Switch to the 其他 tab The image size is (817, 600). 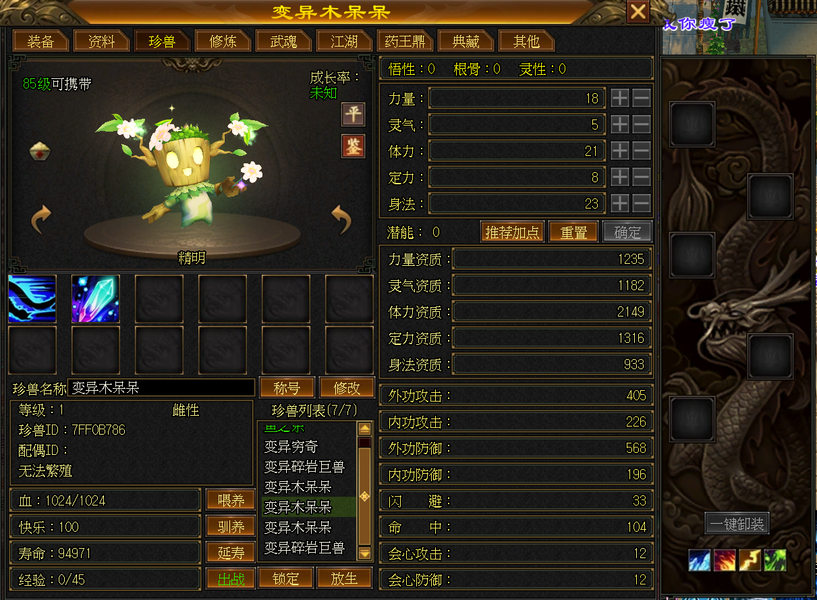(x=526, y=41)
